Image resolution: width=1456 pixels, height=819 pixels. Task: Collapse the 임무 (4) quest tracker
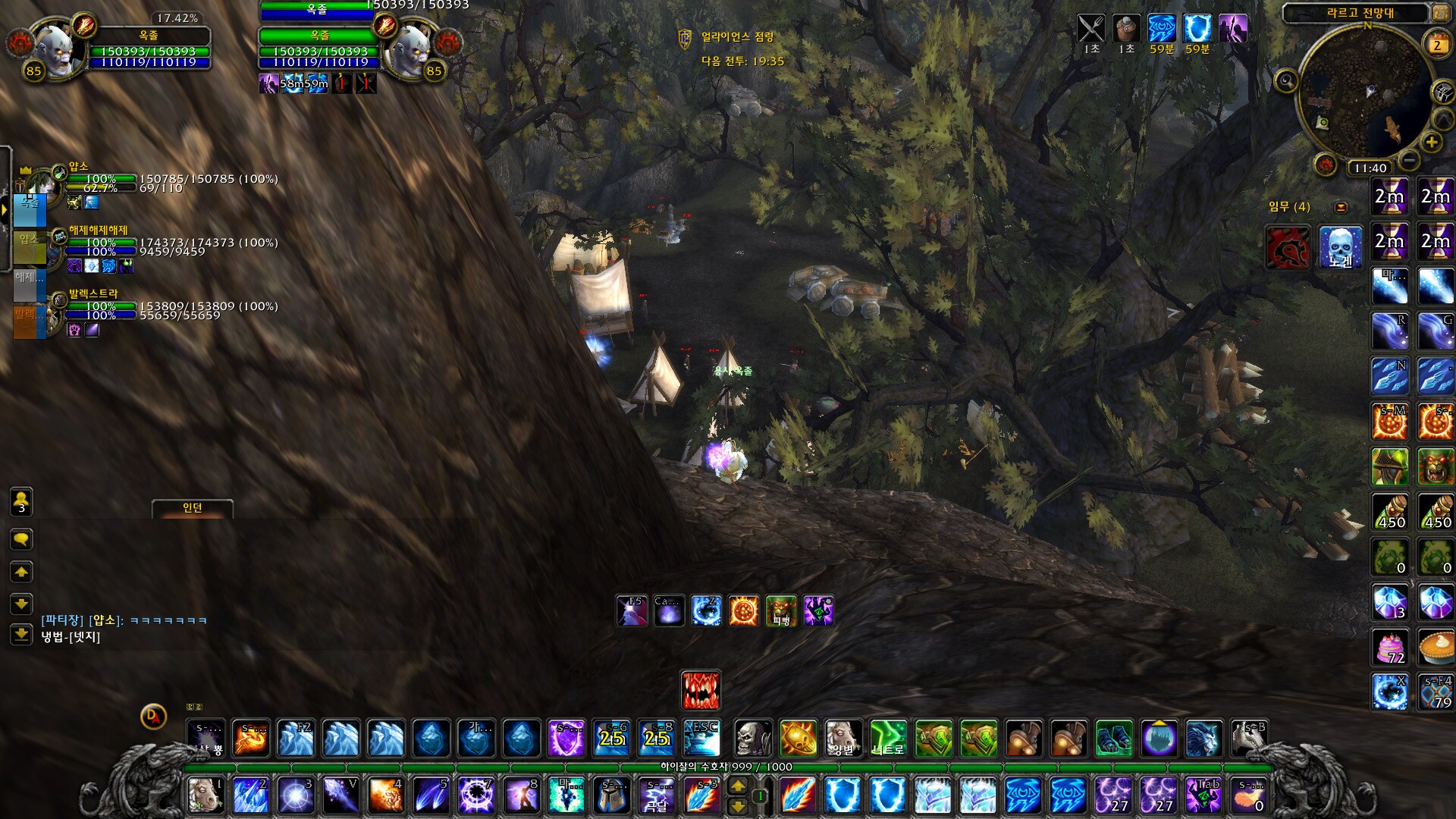1341,207
